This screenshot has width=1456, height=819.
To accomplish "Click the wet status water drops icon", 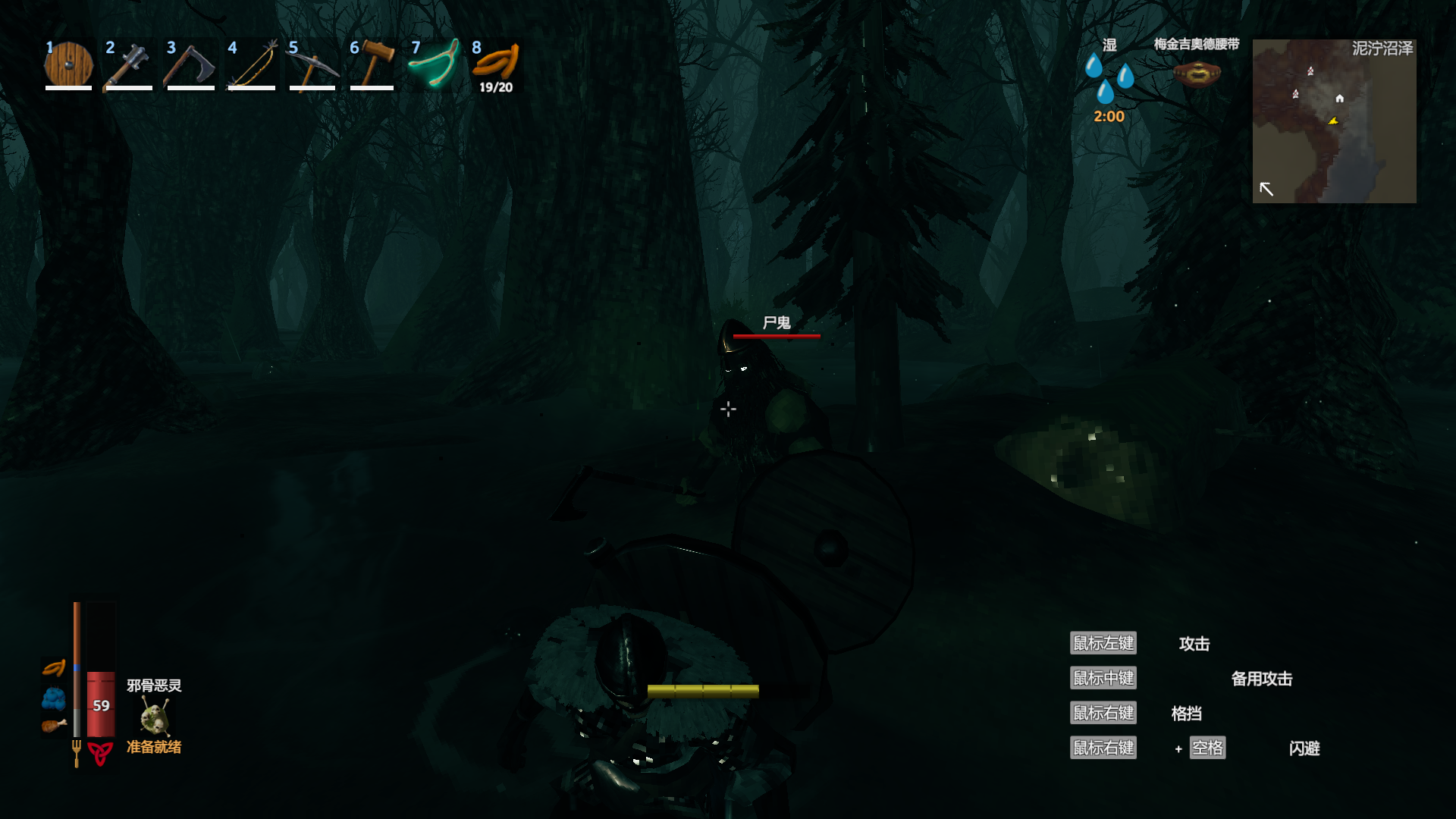I will pos(1109,79).
